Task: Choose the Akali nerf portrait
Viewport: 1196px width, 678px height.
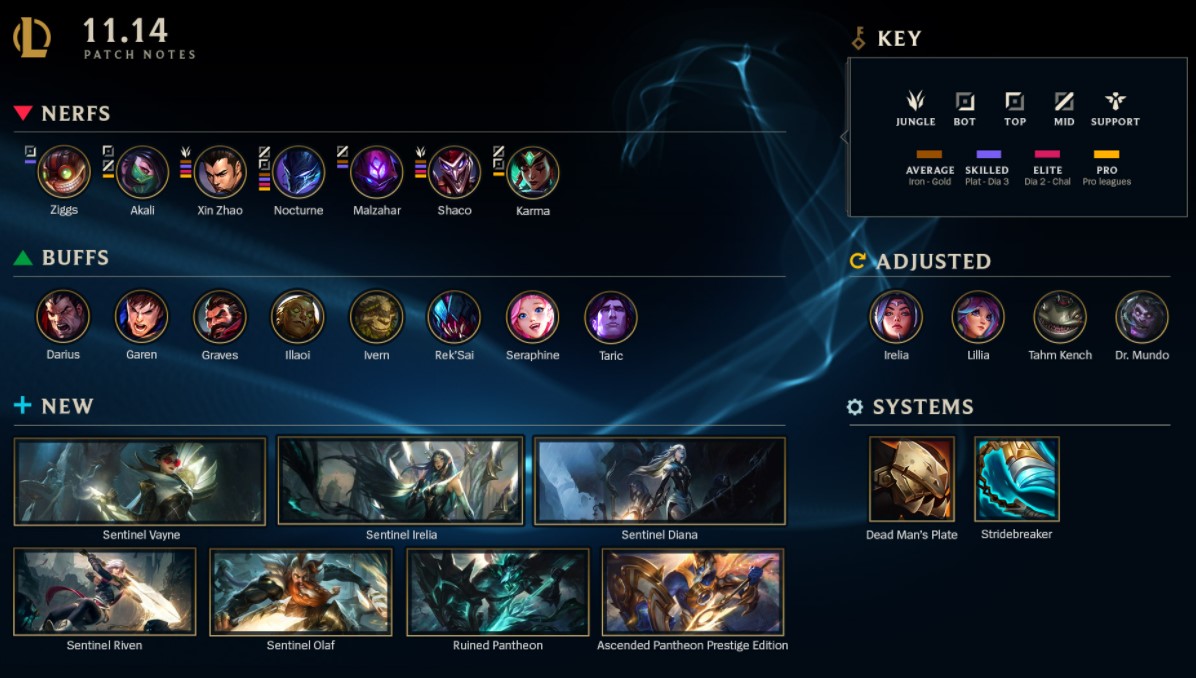Action: pyautogui.click(x=142, y=172)
